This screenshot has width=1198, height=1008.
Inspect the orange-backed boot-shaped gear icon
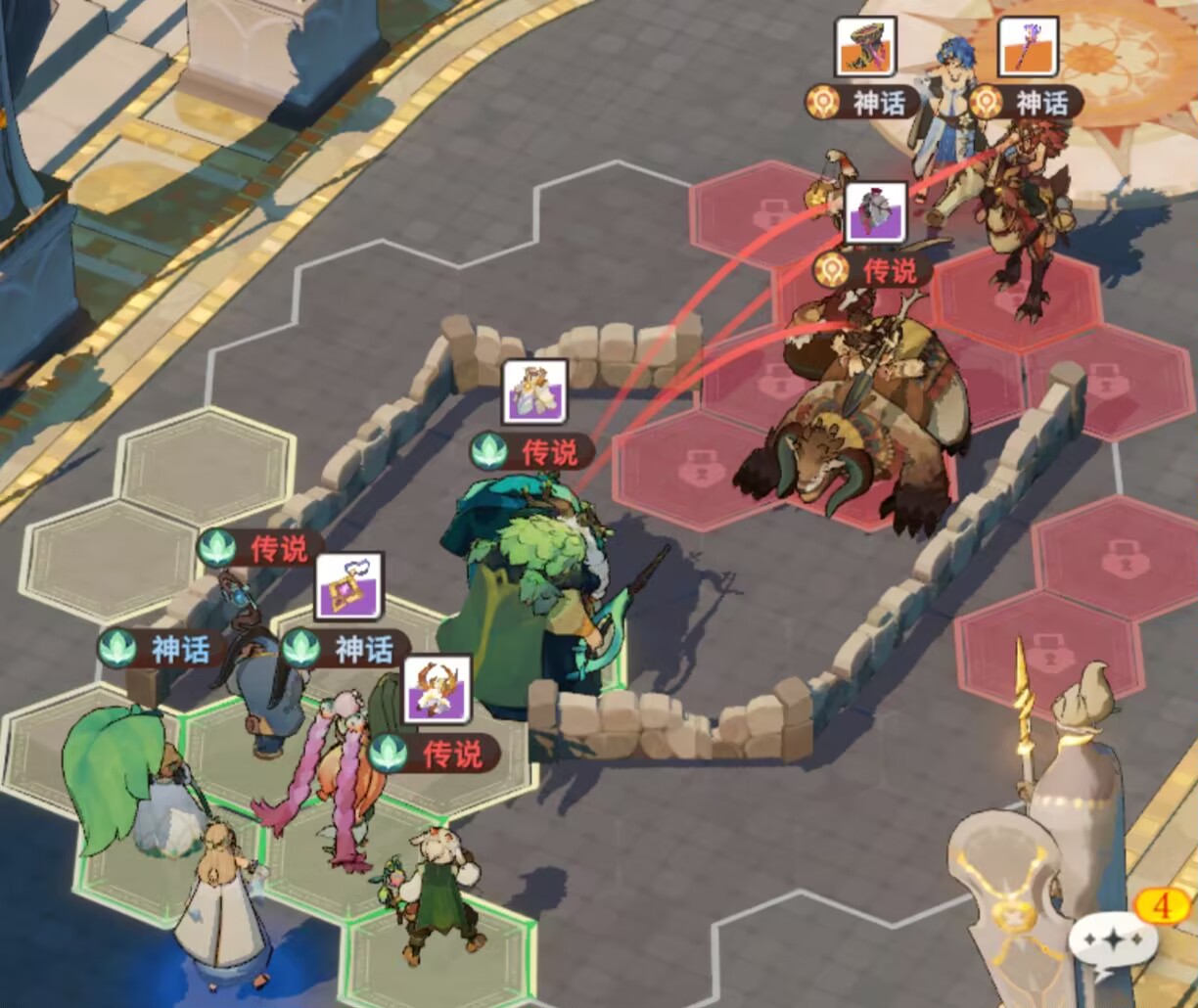coord(865,47)
